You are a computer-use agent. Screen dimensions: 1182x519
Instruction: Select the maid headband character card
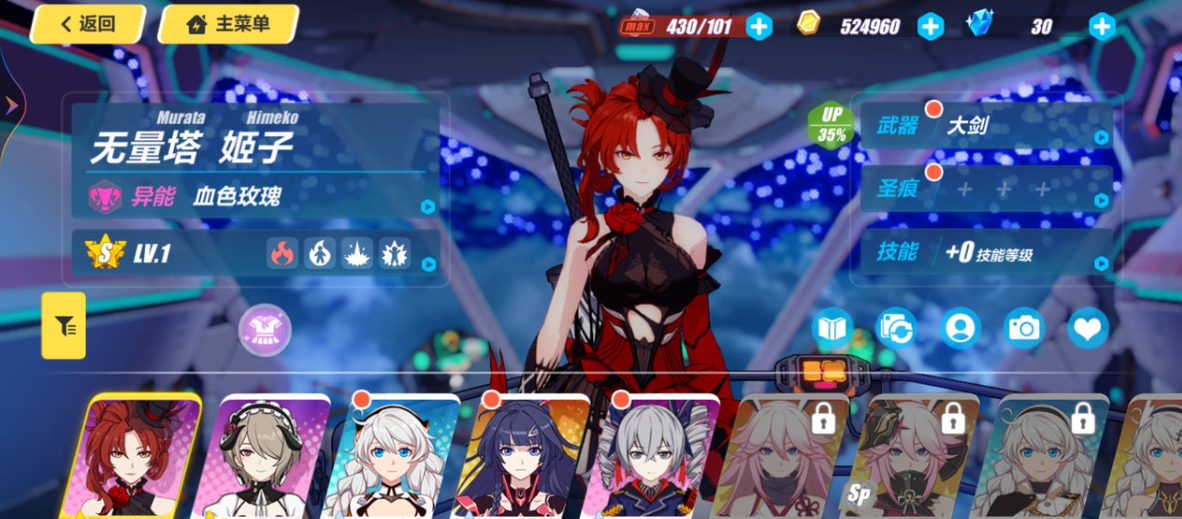259,460
